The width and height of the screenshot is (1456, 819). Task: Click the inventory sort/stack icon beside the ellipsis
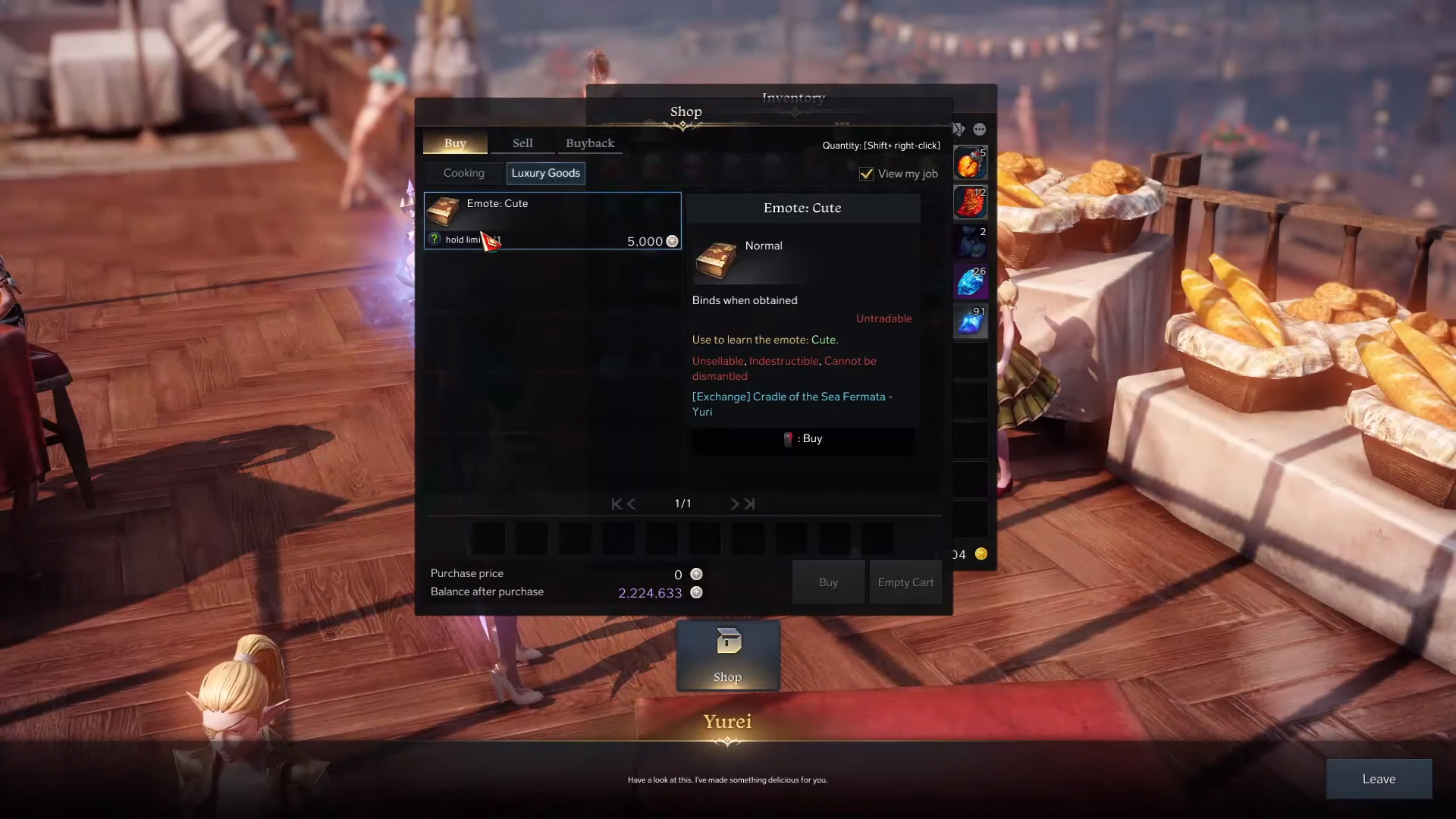coord(958,129)
